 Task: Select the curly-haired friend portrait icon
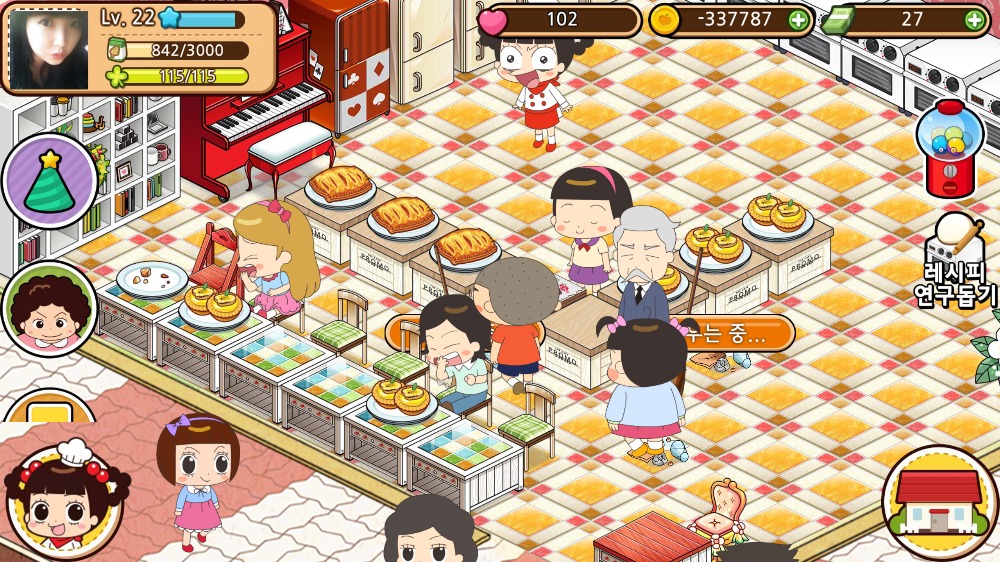(x=49, y=309)
